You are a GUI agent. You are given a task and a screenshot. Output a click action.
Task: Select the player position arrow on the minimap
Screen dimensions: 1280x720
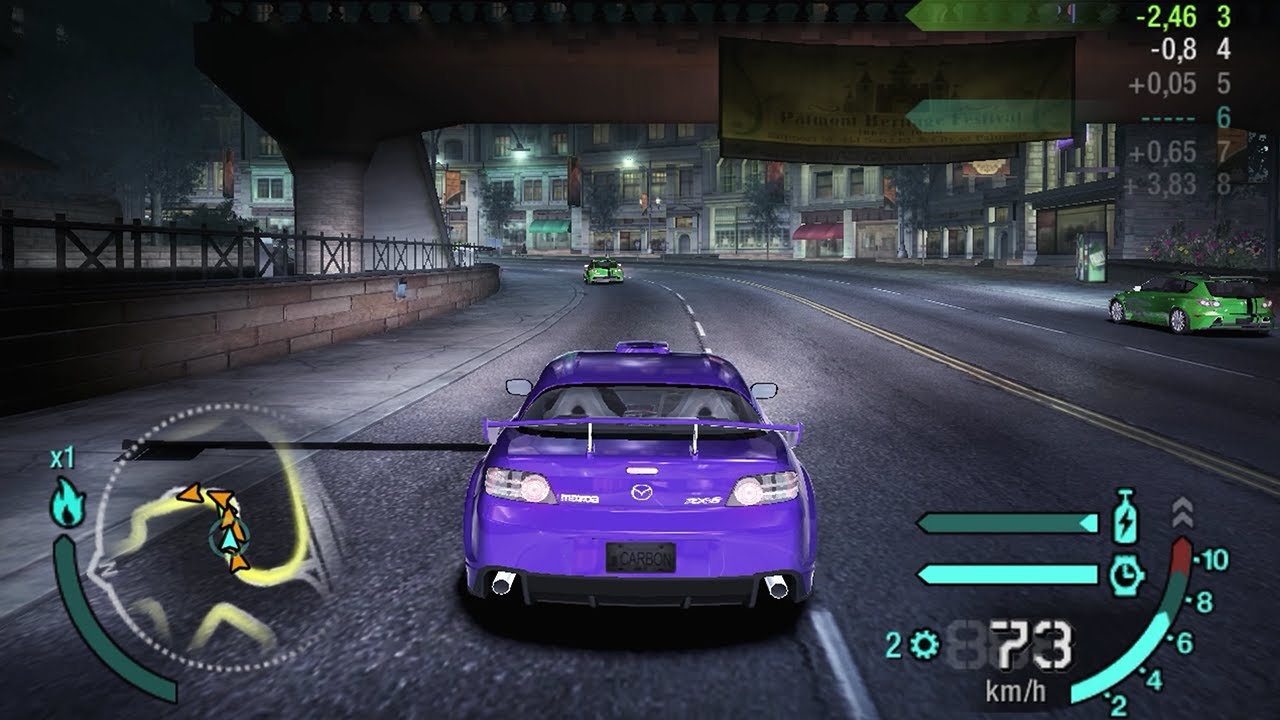point(229,540)
